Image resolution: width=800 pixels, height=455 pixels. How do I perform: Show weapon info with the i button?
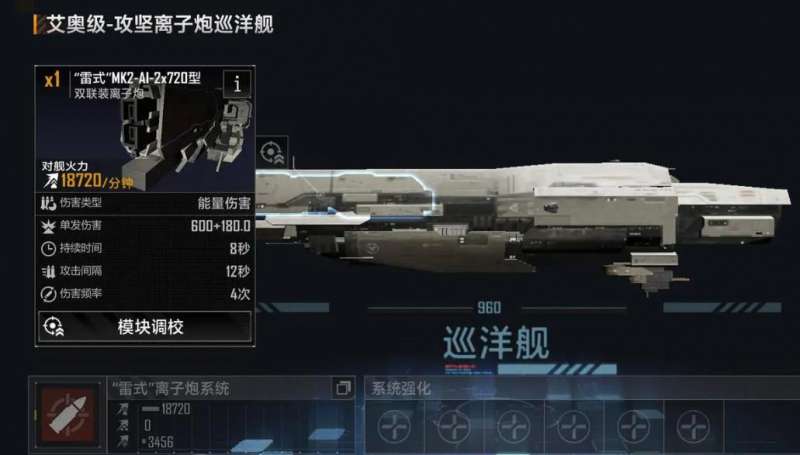click(237, 85)
